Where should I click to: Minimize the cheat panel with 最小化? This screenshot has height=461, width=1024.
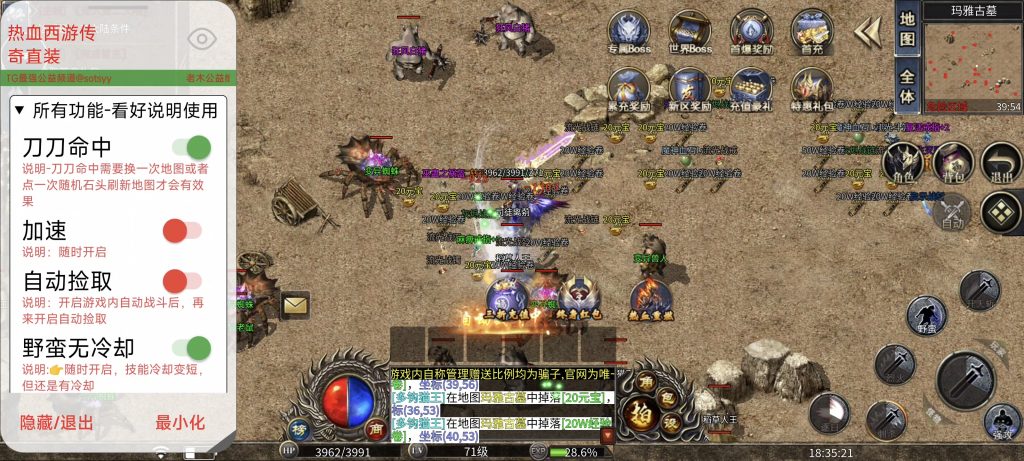(180, 422)
